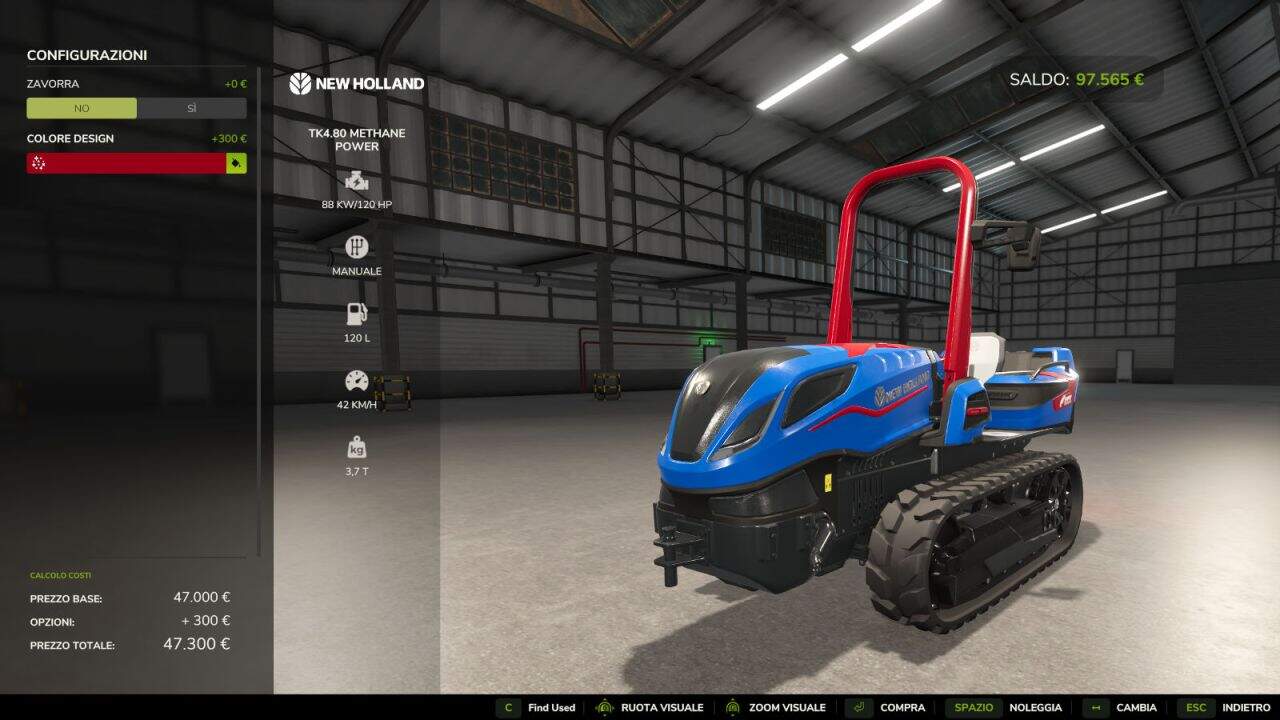
Task: Expand the CALCOLO COSTI breakdown
Action: [60, 575]
